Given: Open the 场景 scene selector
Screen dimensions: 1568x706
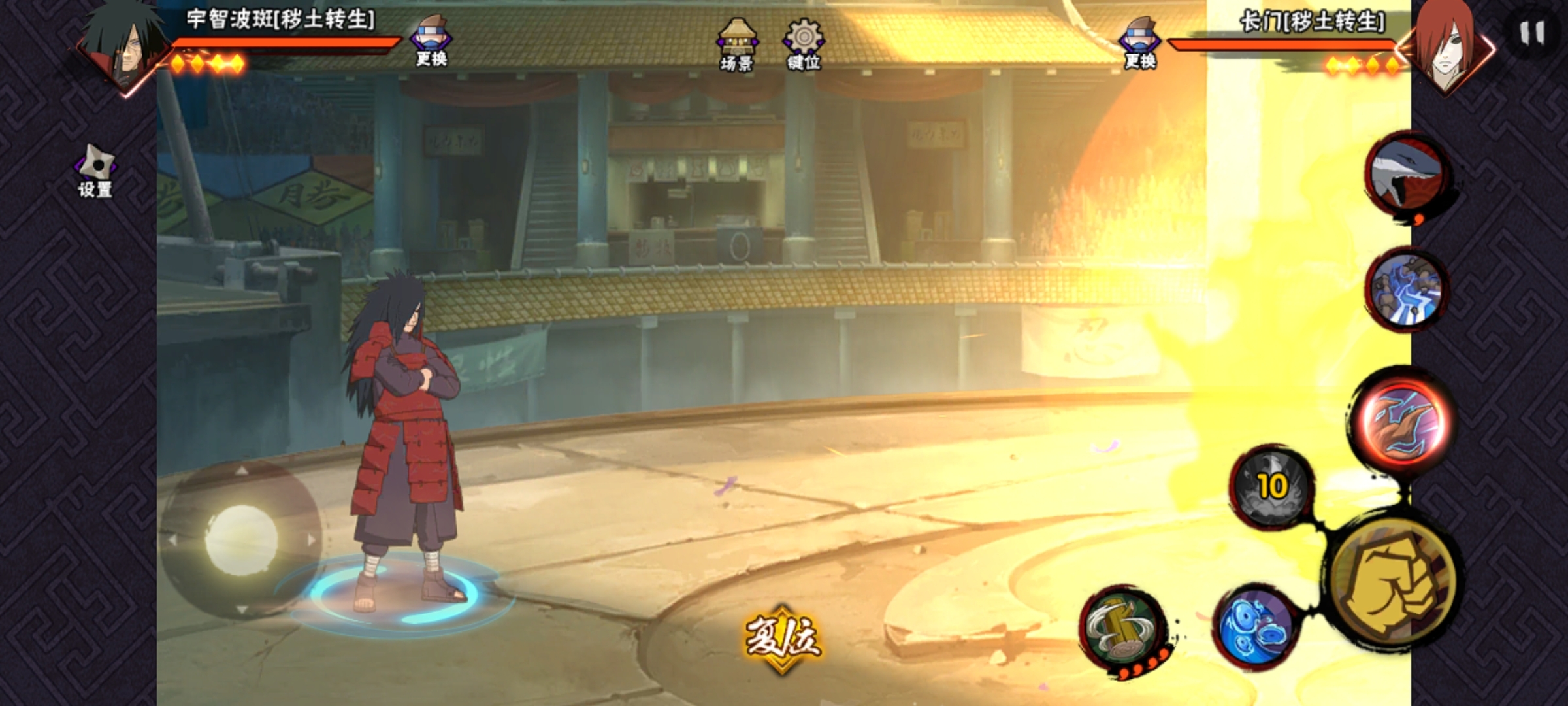Looking at the screenshot, I should click(737, 44).
